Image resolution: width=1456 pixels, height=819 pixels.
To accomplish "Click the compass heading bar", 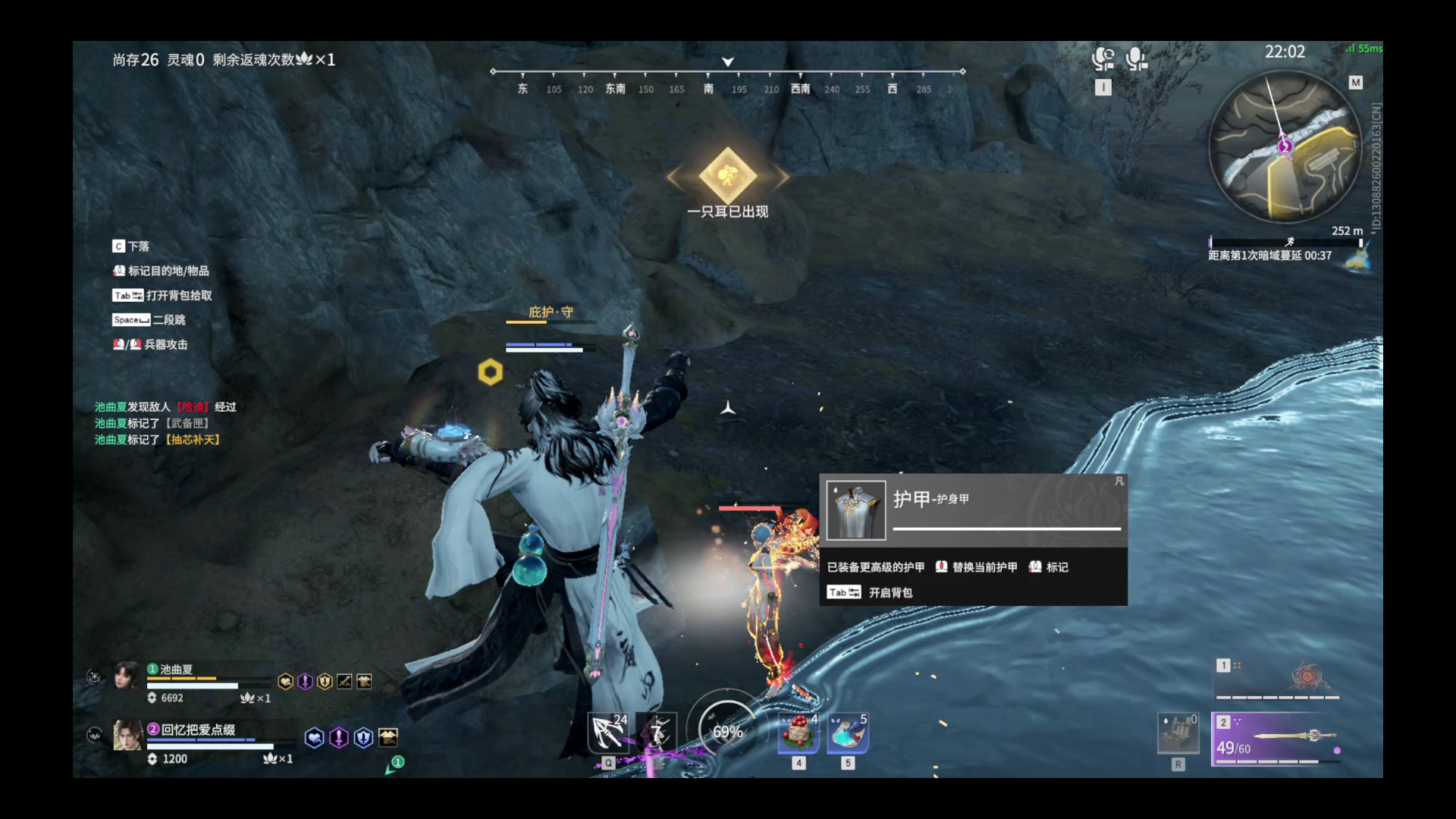I will point(727,80).
